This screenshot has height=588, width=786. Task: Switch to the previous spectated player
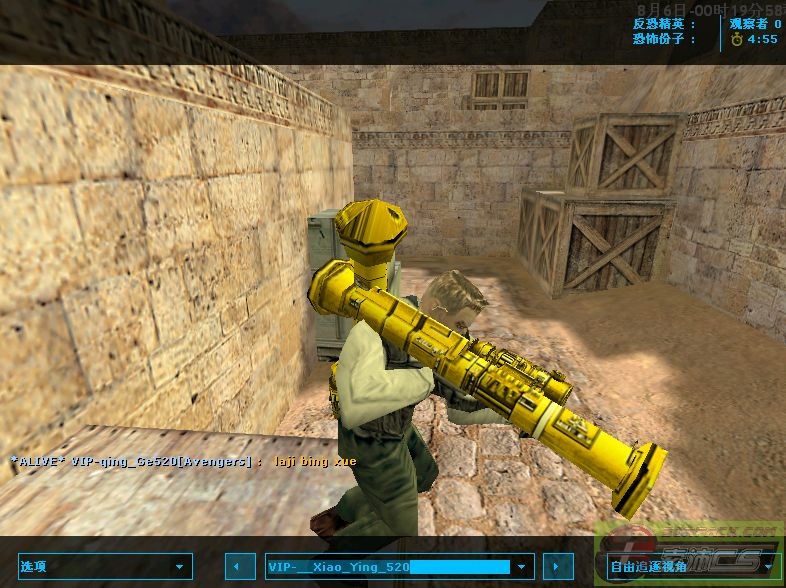pos(238,566)
